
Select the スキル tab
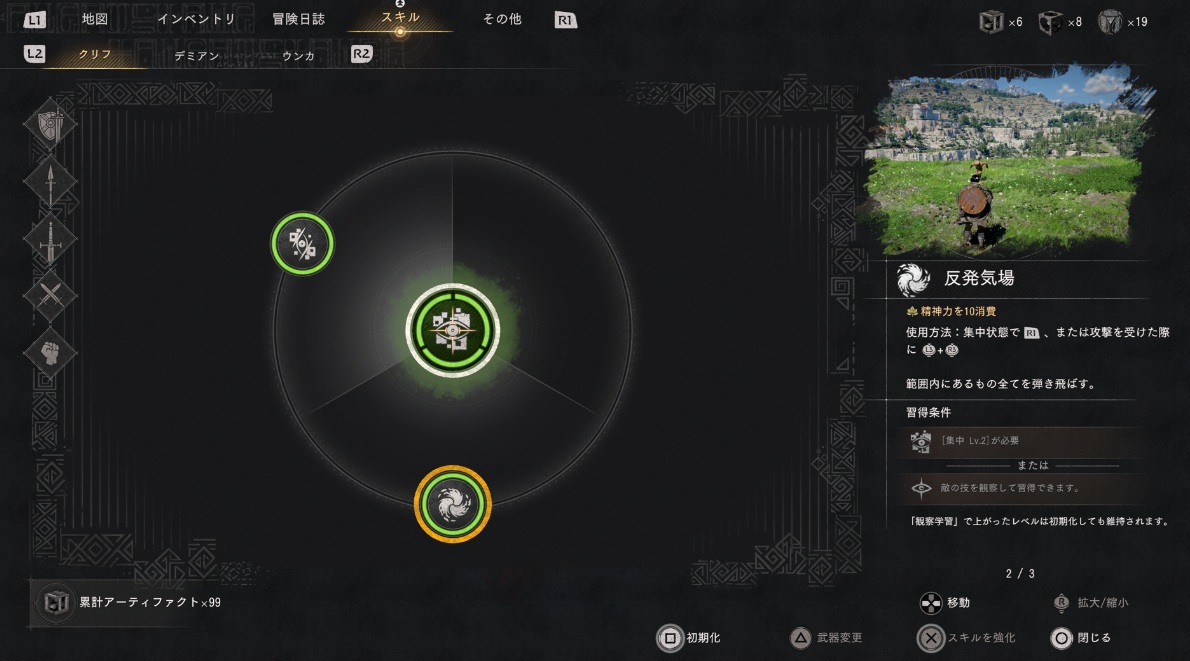[400, 18]
